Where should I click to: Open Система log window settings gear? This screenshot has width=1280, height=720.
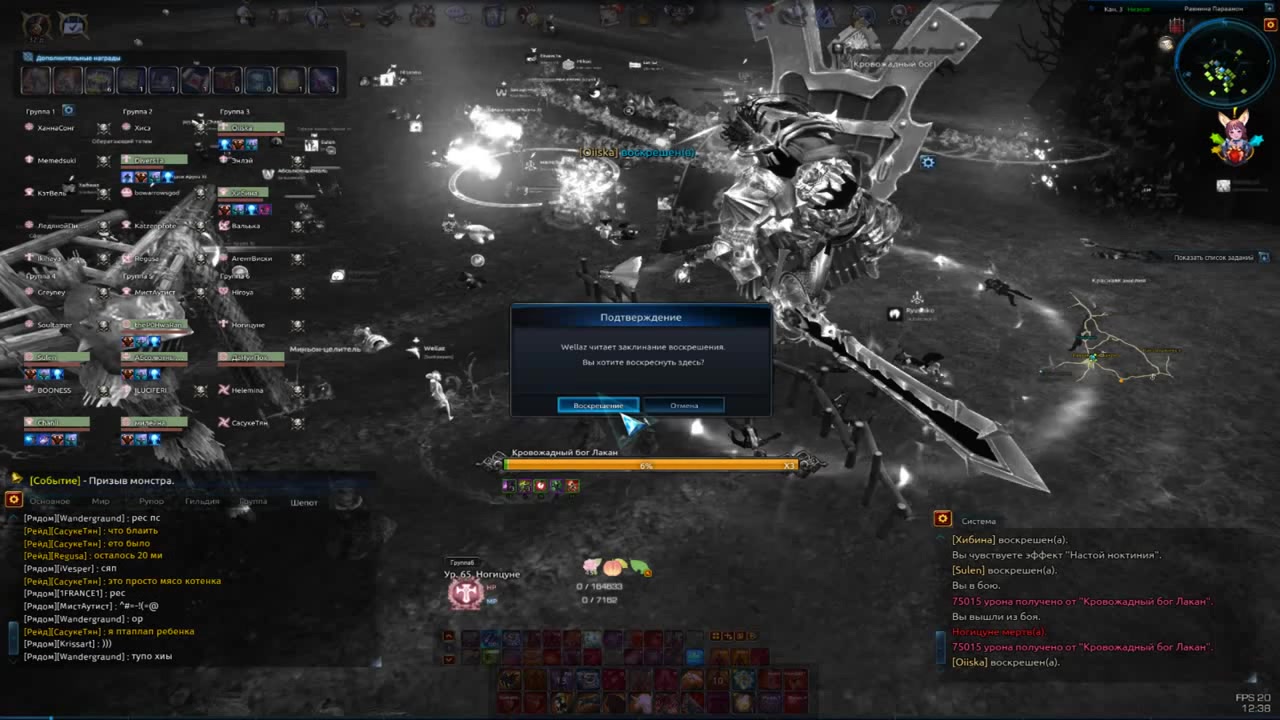pyautogui.click(x=942, y=519)
